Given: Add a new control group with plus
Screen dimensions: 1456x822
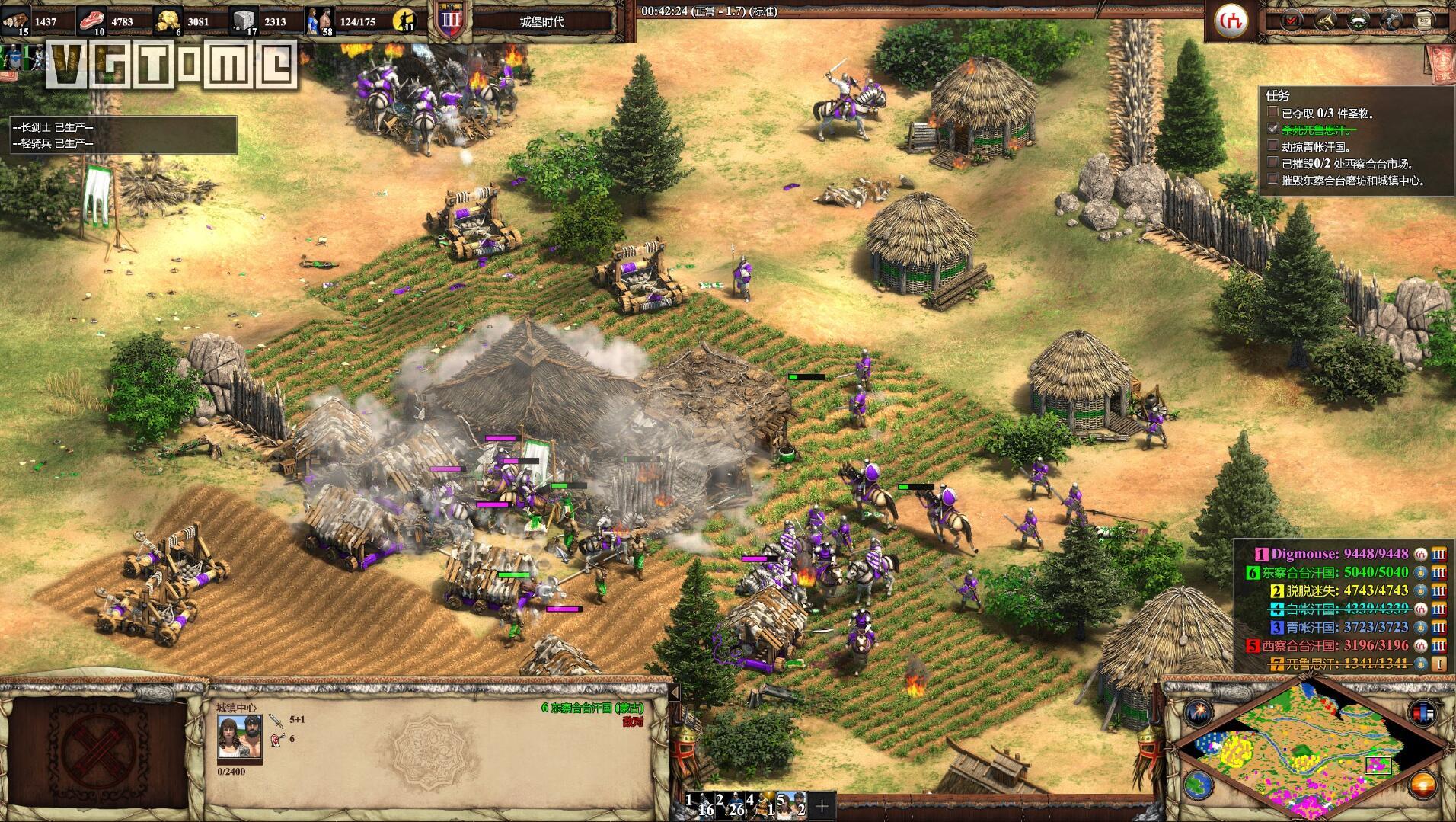Looking at the screenshot, I should point(822,804).
